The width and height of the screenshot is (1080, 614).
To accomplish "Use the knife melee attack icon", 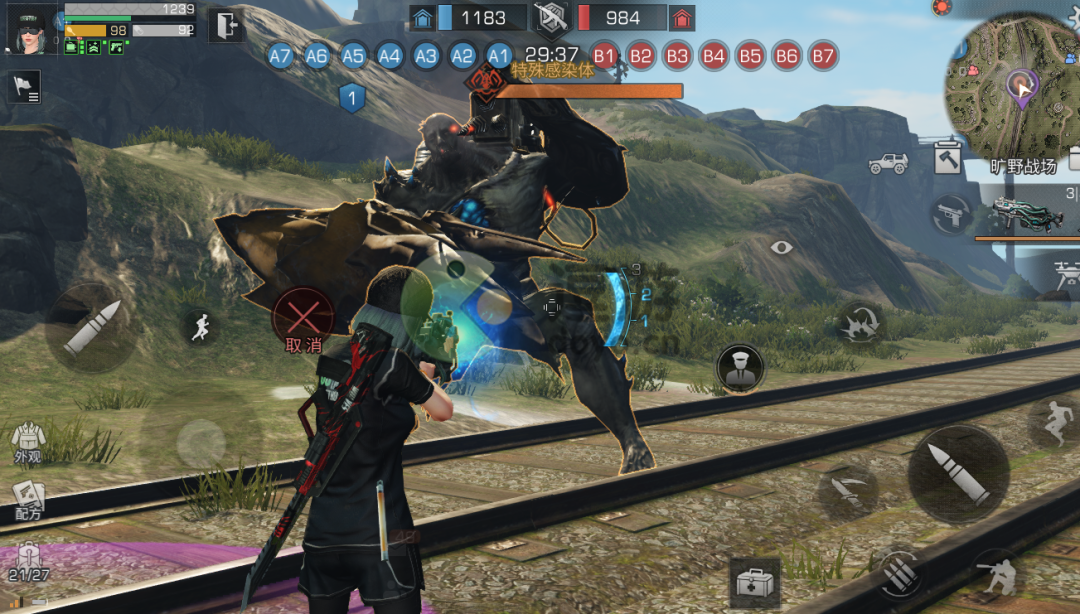I will [848, 491].
